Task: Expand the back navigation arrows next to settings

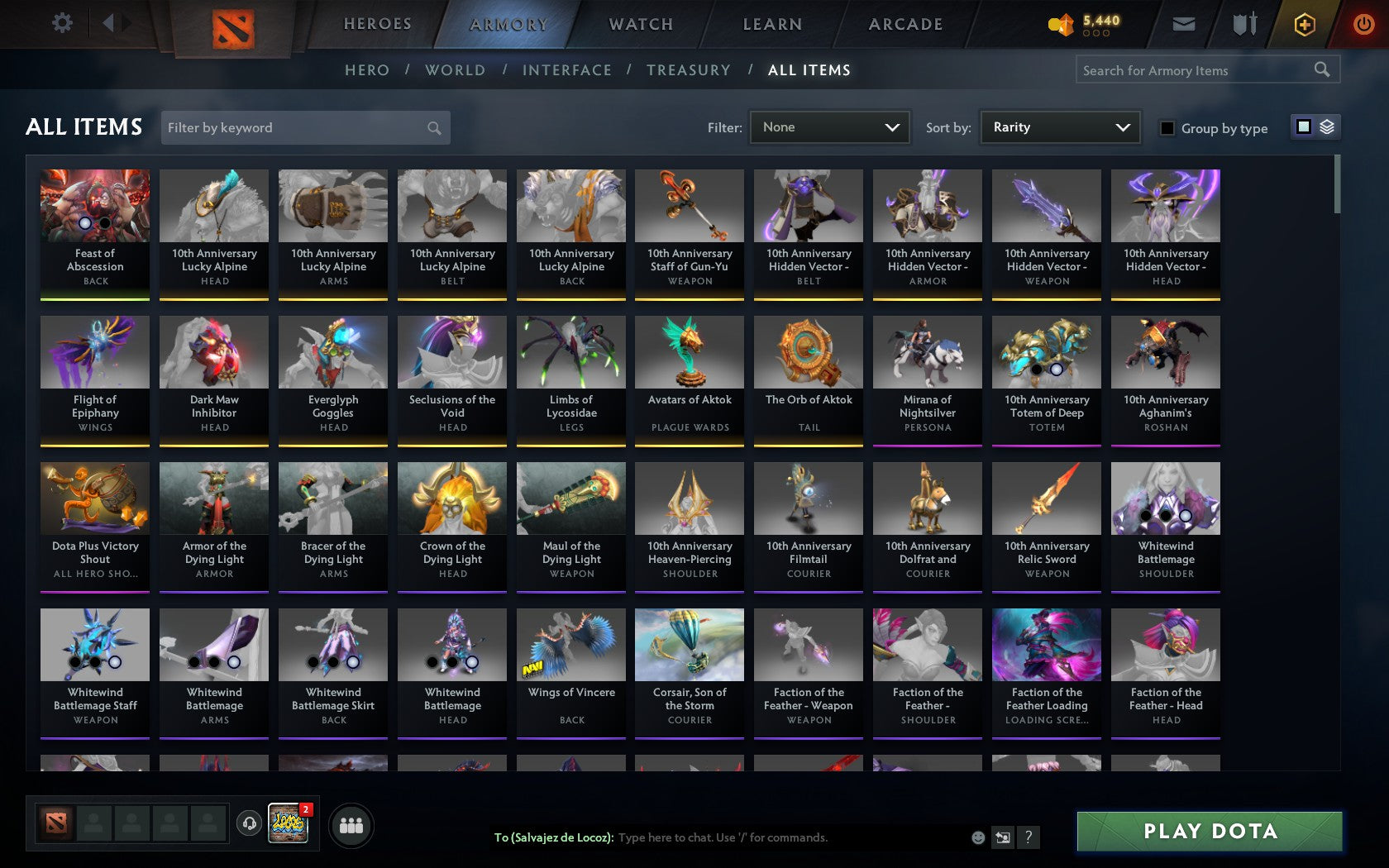Action: (x=114, y=24)
